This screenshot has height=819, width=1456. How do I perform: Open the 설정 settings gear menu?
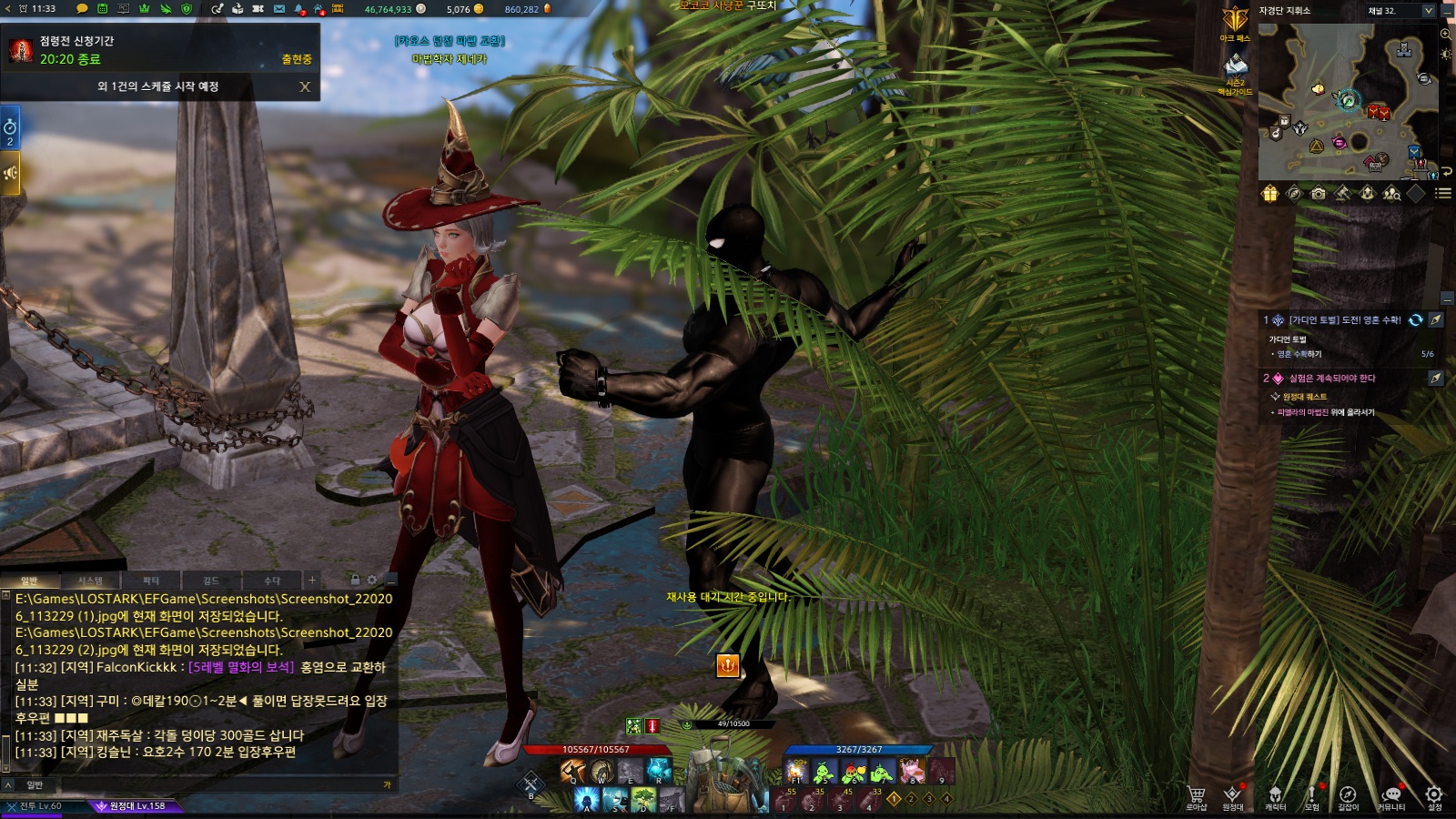[x=1434, y=795]
